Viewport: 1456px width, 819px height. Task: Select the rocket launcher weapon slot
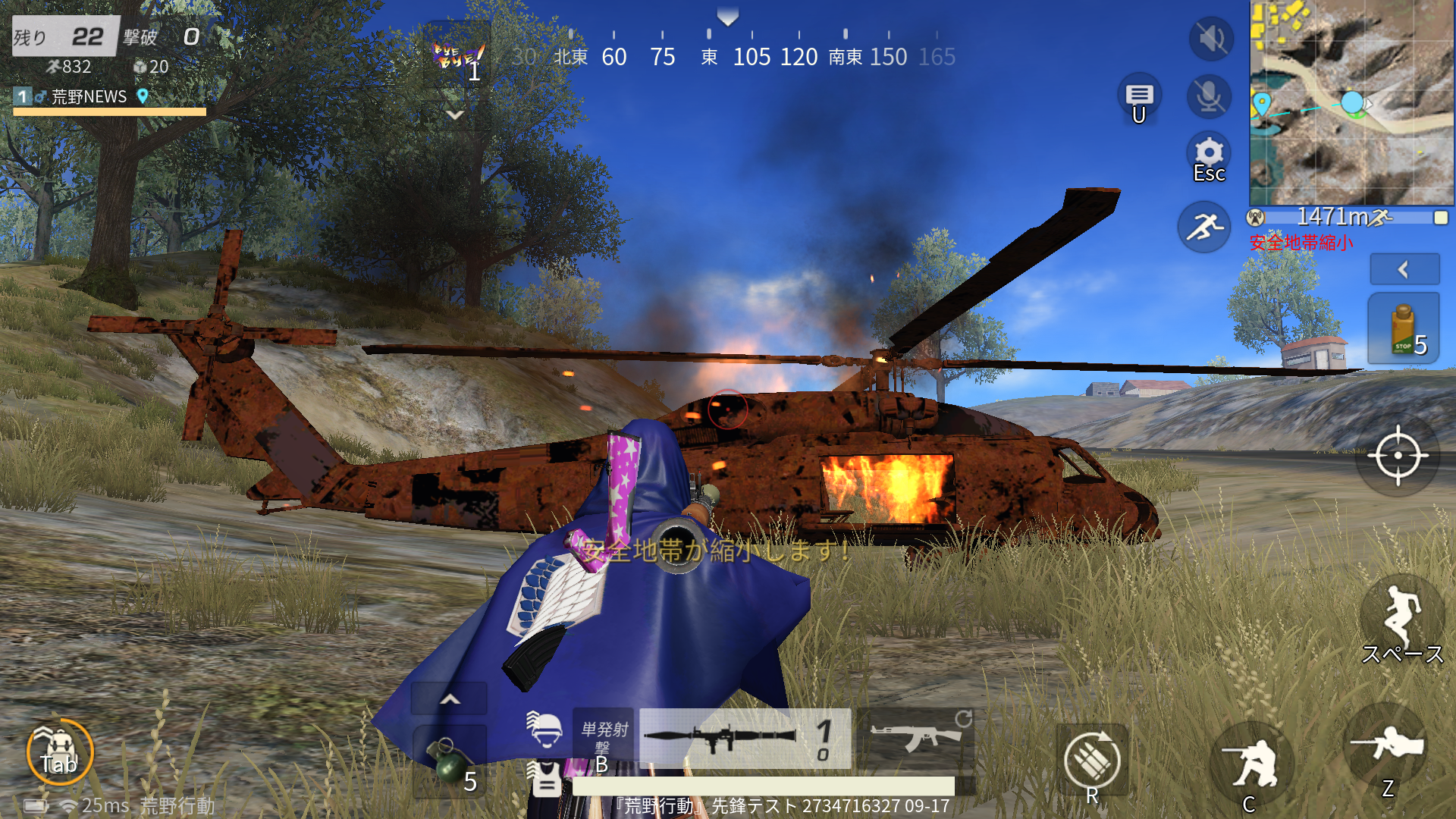[745, 739]
